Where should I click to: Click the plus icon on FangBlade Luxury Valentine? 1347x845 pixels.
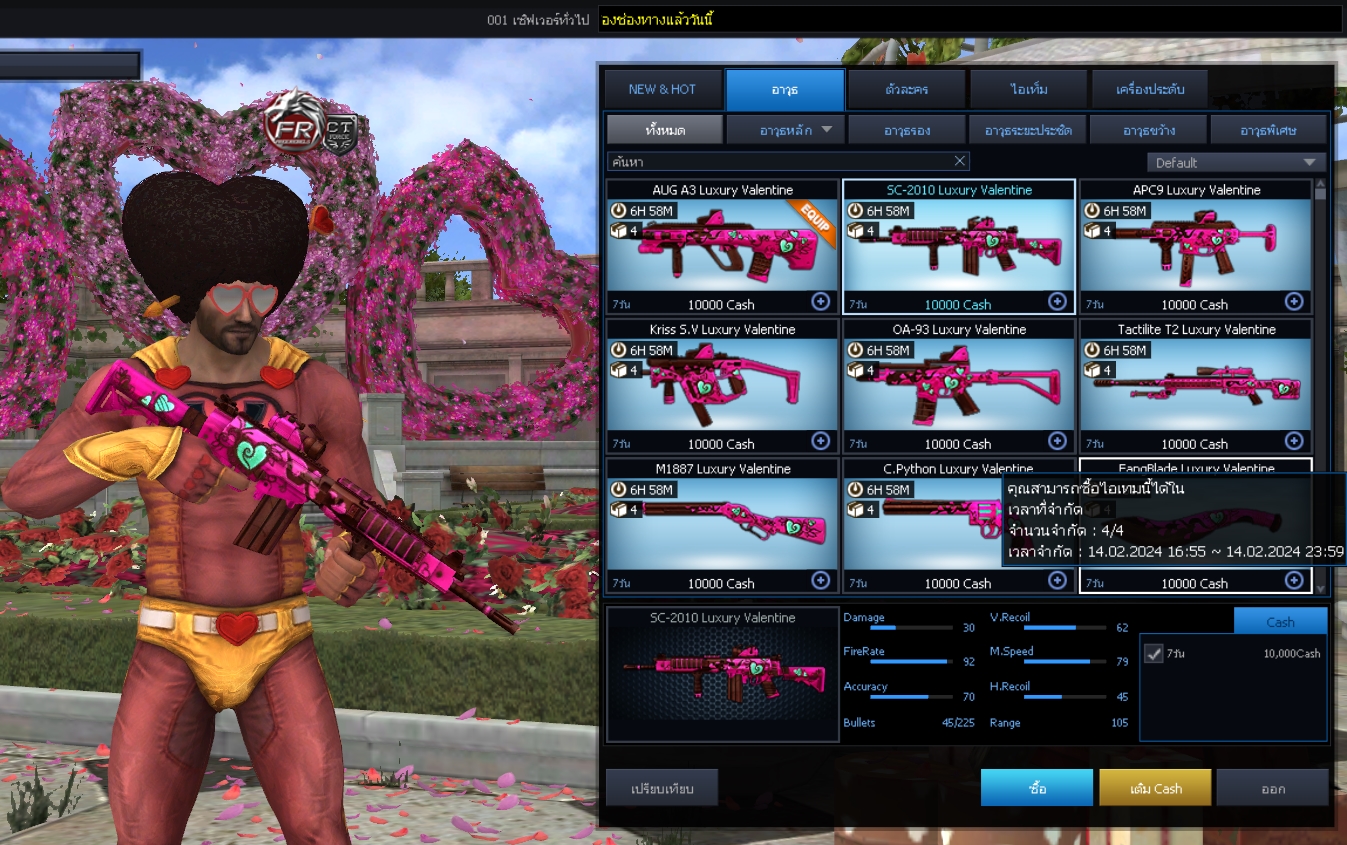click(1295, 580)
